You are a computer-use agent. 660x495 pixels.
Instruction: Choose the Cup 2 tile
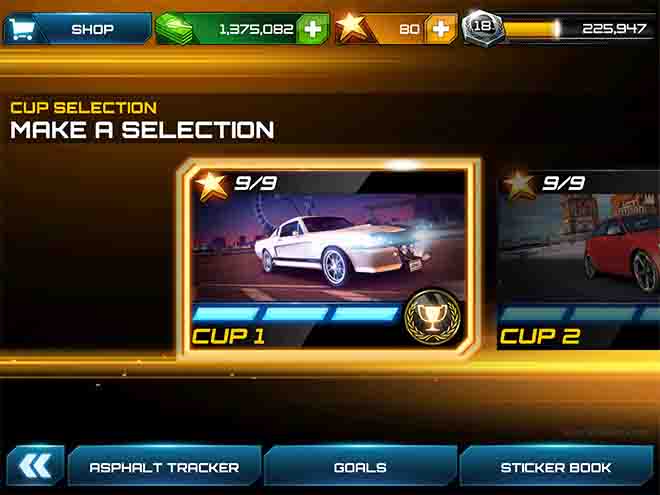pyautogui.click(x=580, y=258)
